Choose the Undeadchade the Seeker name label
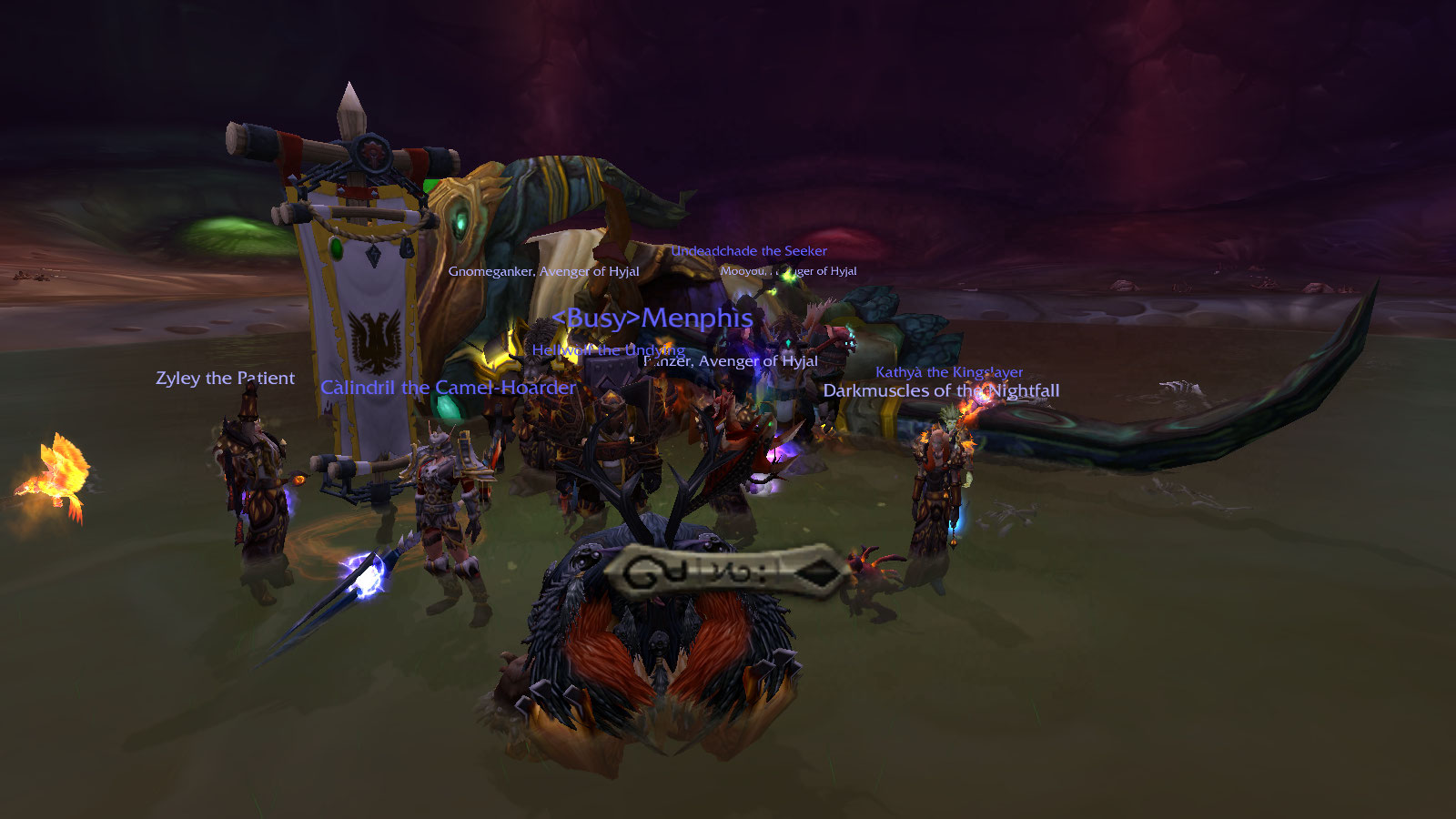1456x819 pixels. point(749,251)
